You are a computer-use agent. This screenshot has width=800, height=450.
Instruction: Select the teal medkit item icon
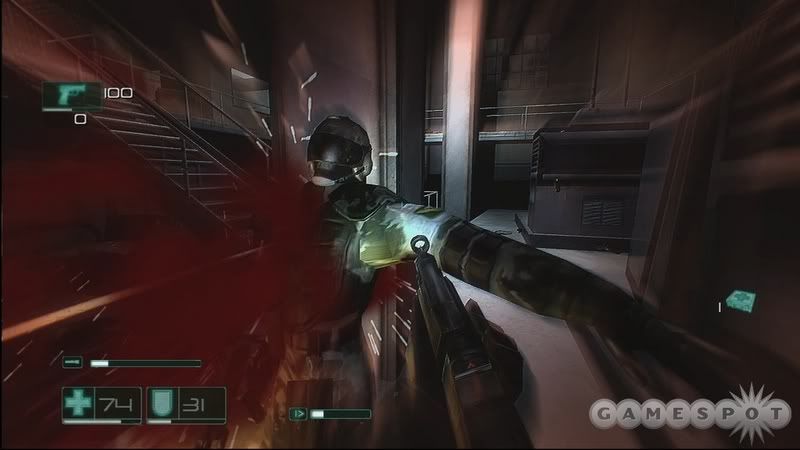point(741,301)
